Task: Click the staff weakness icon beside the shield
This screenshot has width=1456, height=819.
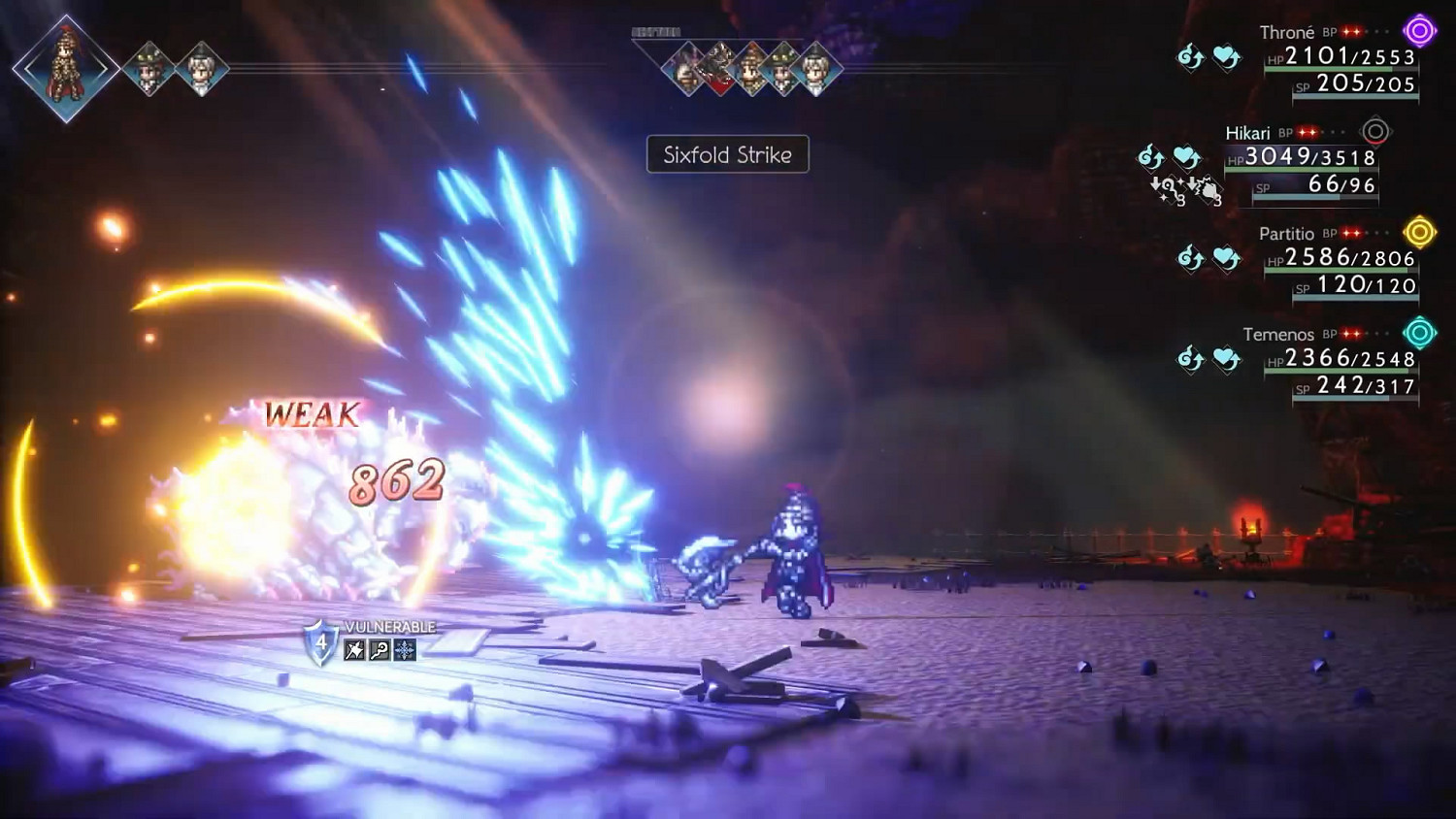Action: click(x=380, y=650)
